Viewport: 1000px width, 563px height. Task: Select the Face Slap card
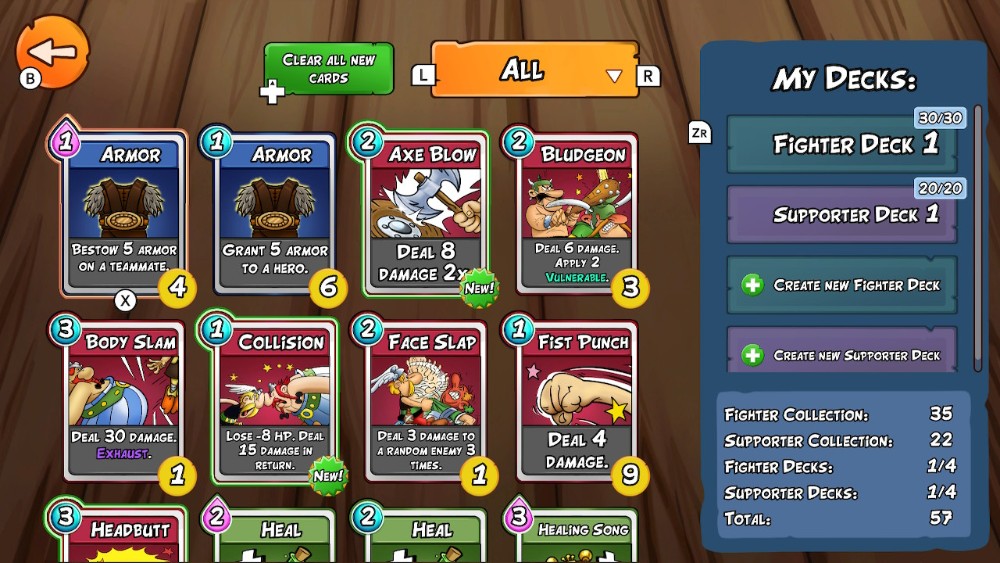point(426,400)
